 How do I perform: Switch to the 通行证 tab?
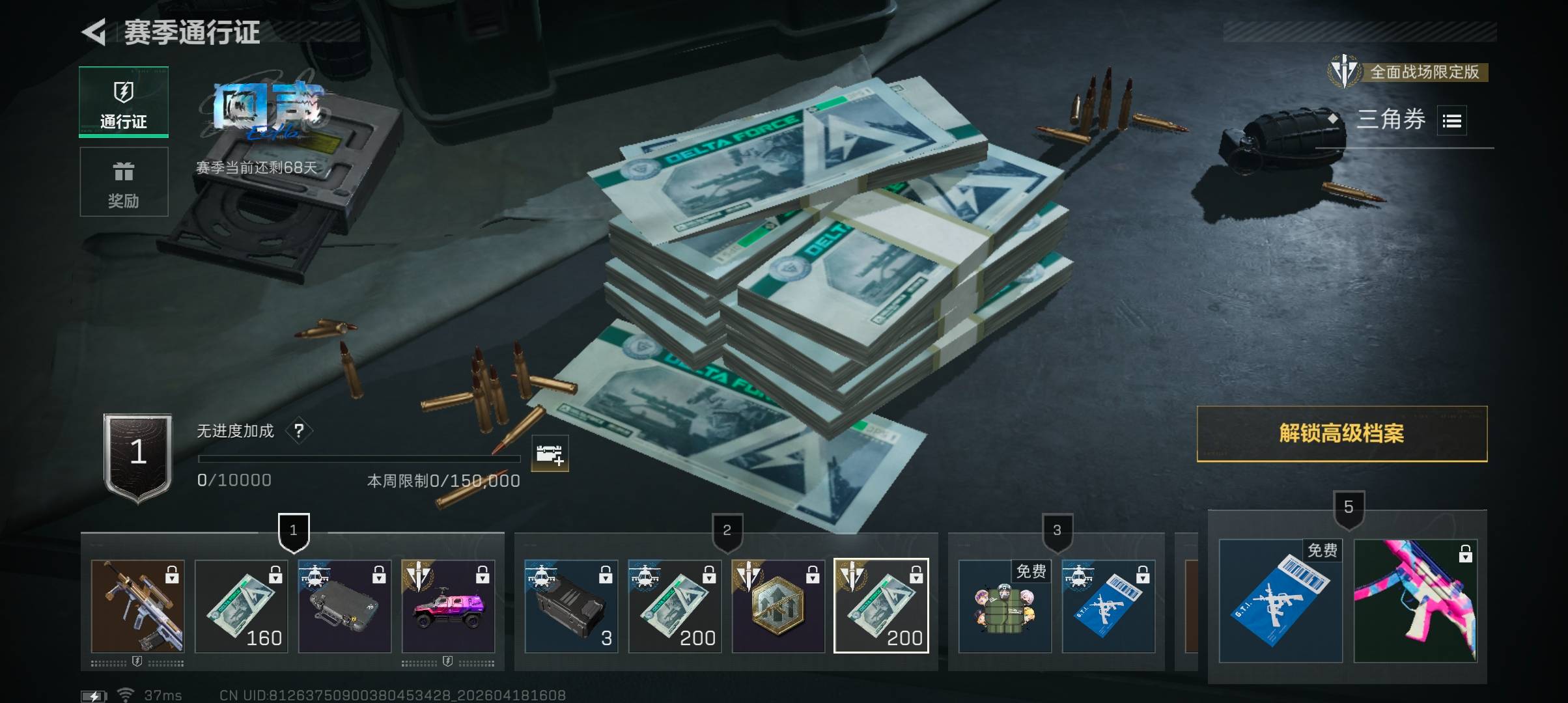124,102
